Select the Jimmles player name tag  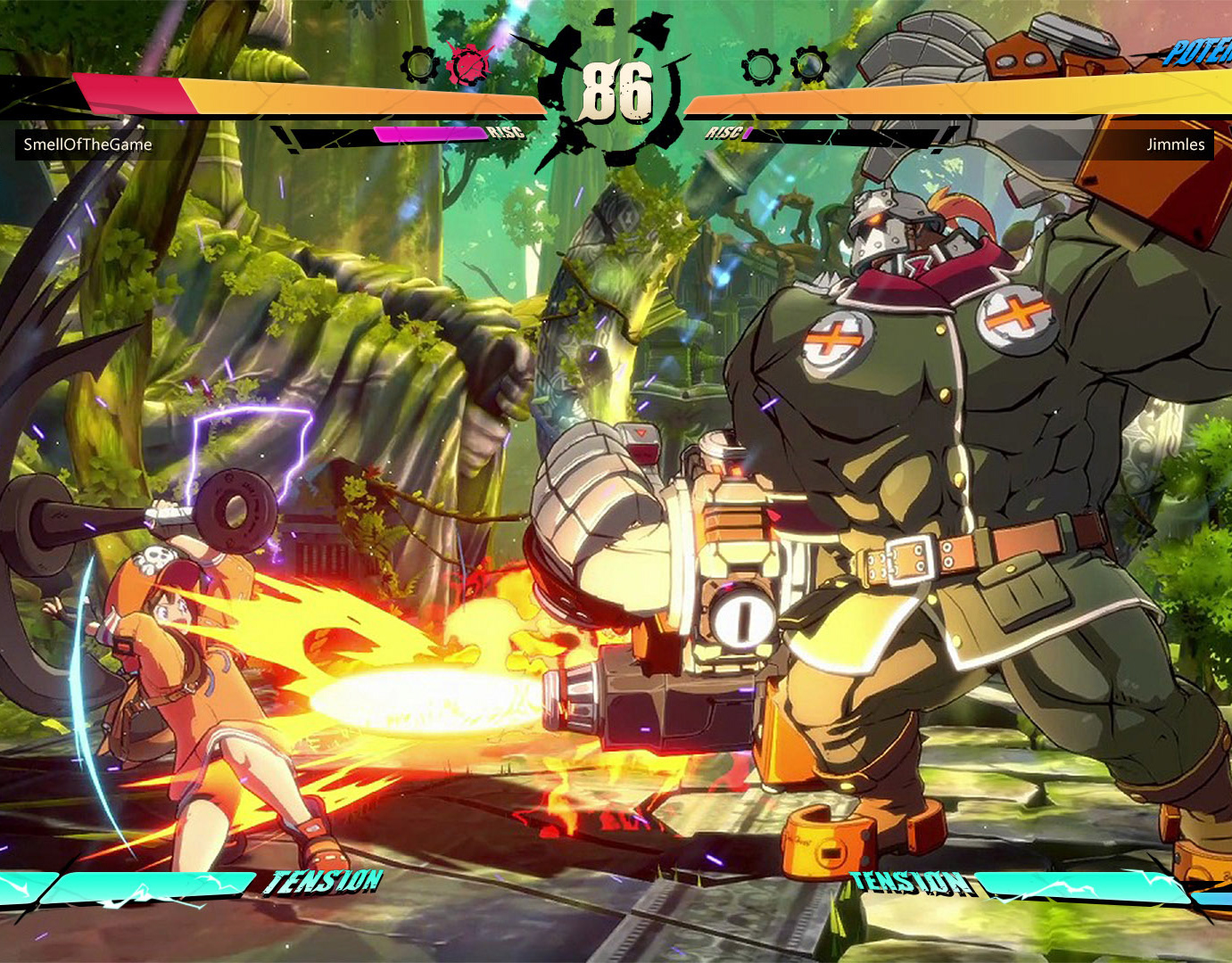pos(1175,144)
